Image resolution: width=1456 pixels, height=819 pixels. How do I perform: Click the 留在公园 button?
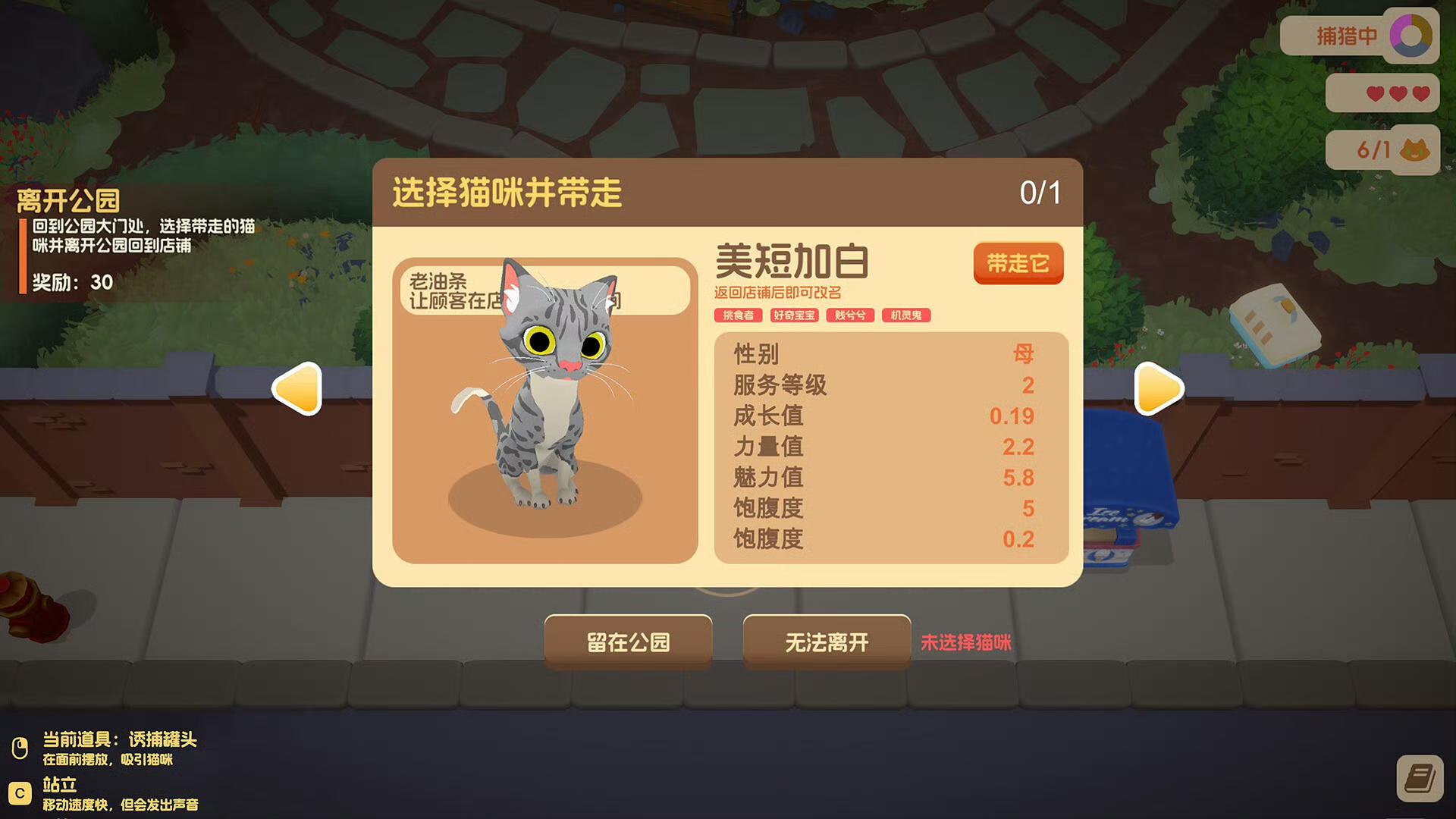[x=628, y=642]
